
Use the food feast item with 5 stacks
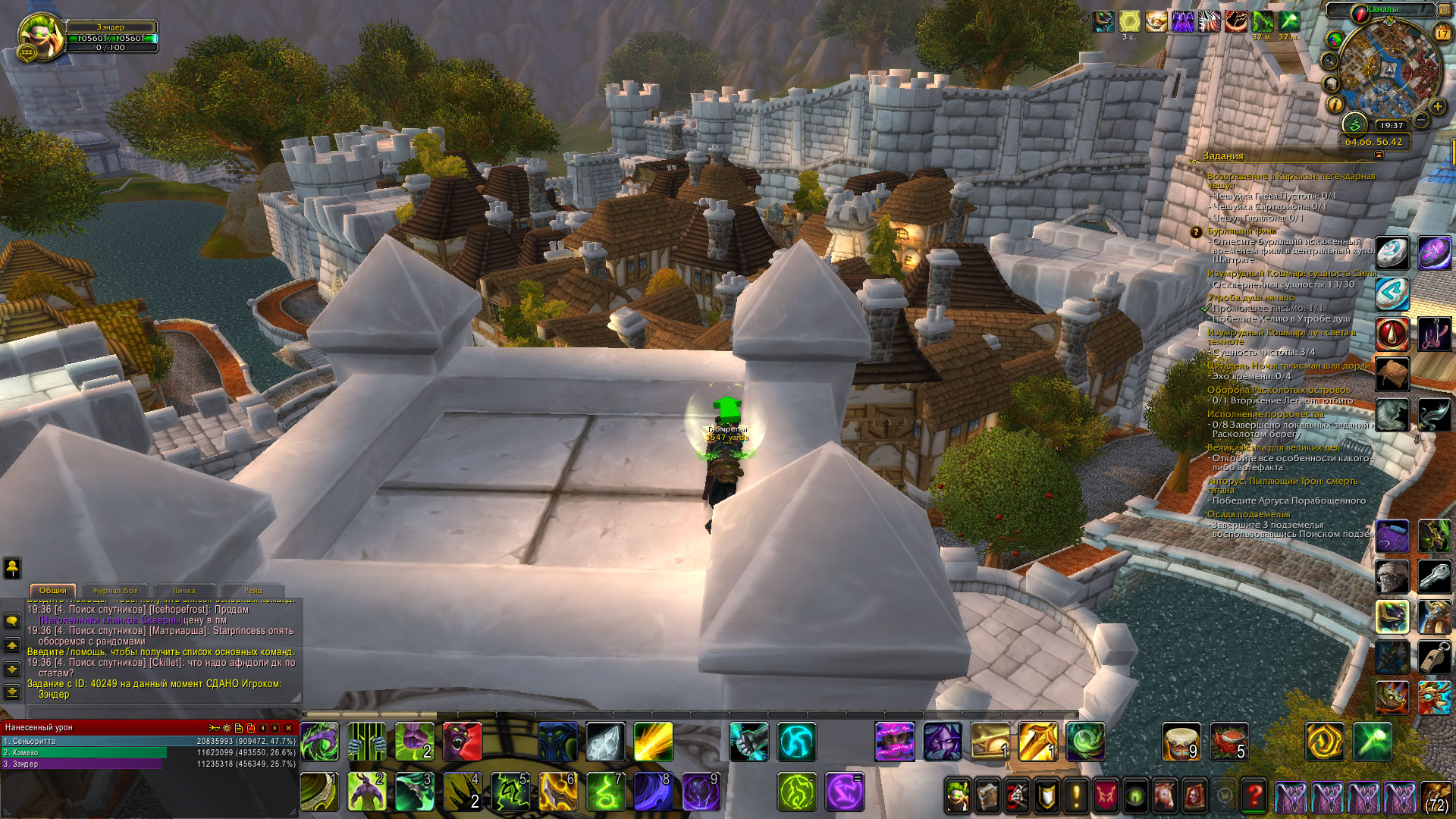1228,741
